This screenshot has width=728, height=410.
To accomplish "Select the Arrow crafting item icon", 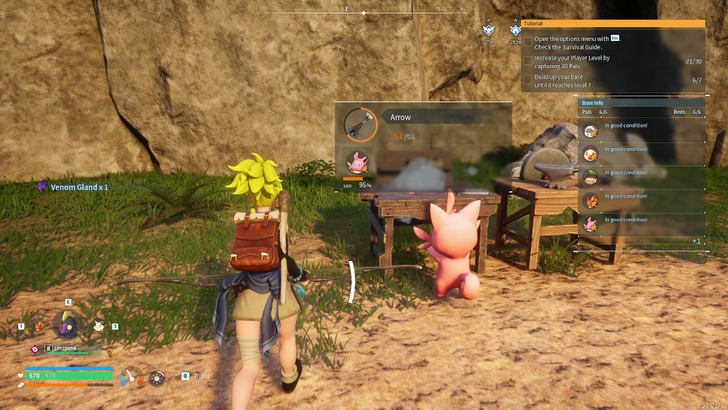I will 359,125.
